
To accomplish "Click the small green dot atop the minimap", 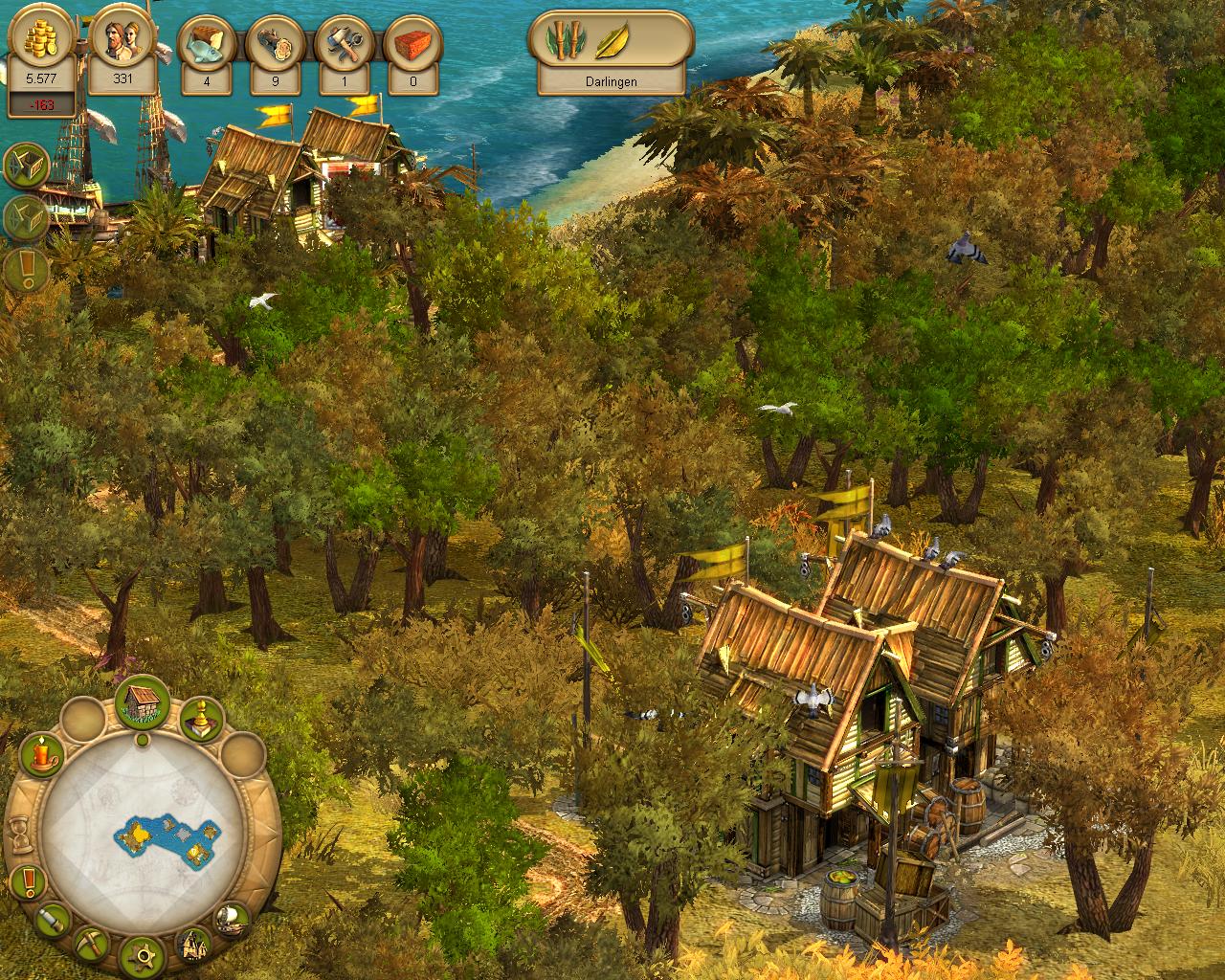I will point(143,739).
